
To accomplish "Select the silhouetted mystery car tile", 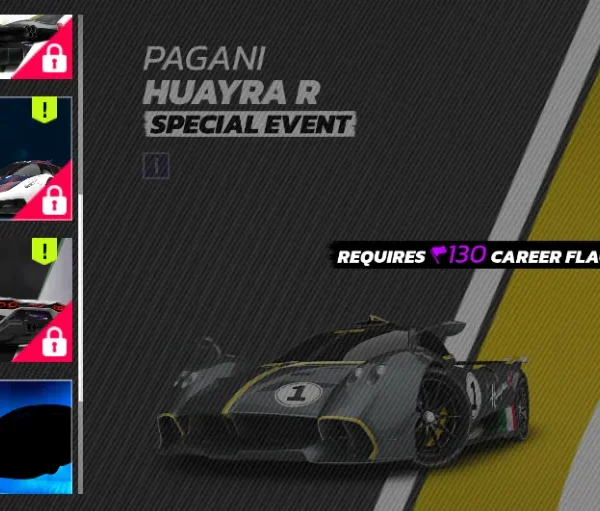I will click(35, 436).
